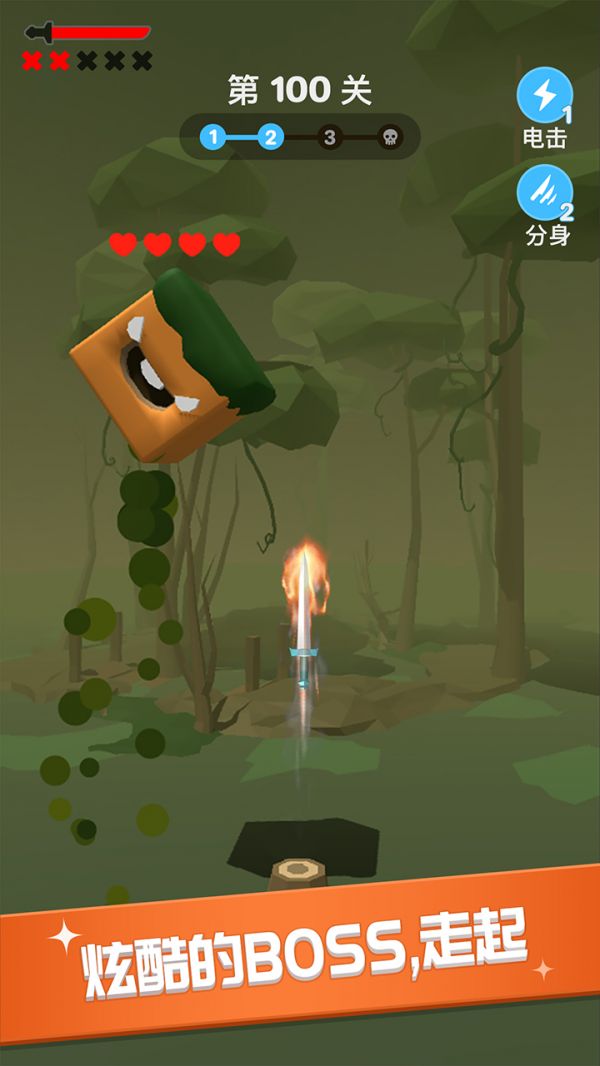Activate the 电击 lightning bolt skill
This screenshot has width=600, height=1066.
(x=544, y=95)
